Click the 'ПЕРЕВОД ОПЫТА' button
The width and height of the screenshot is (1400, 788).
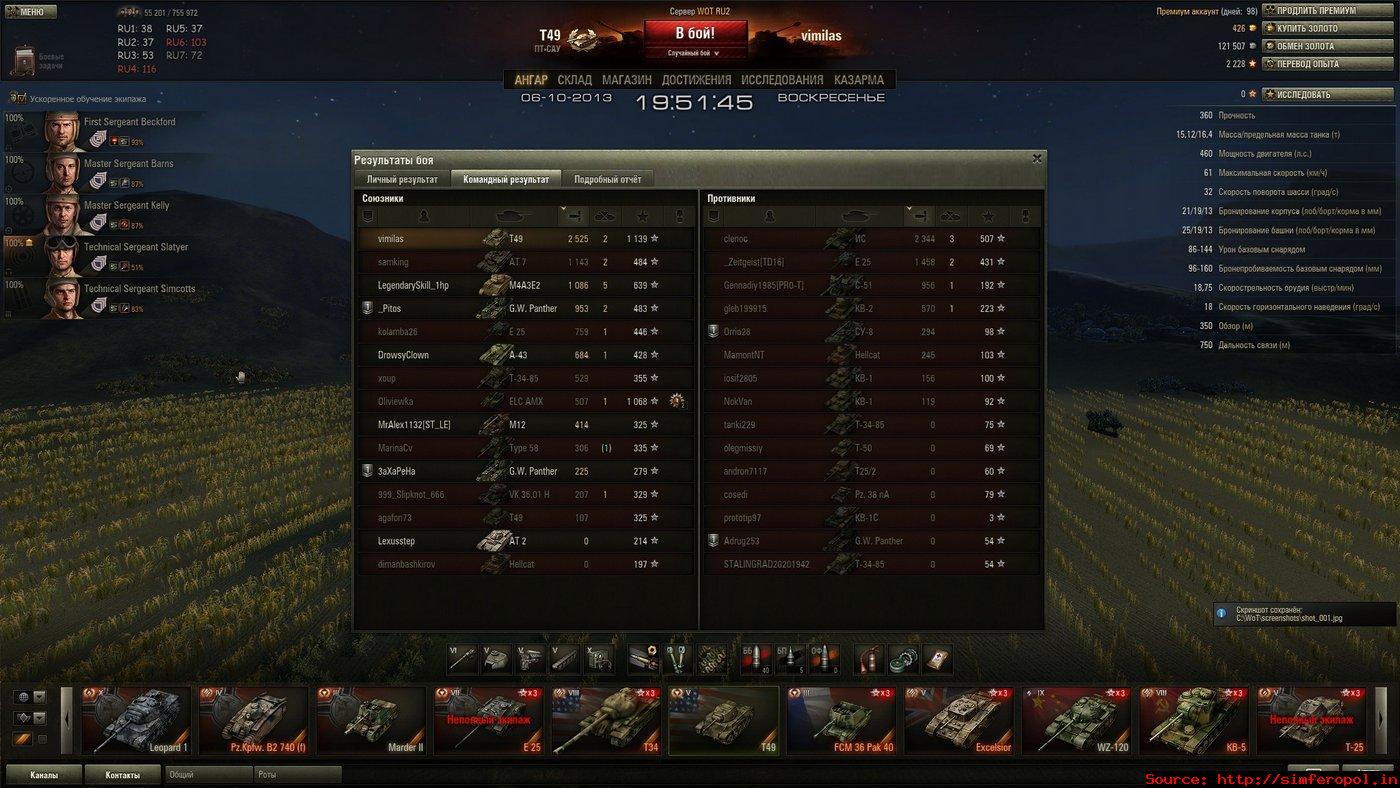click(x=1329, y=64)
